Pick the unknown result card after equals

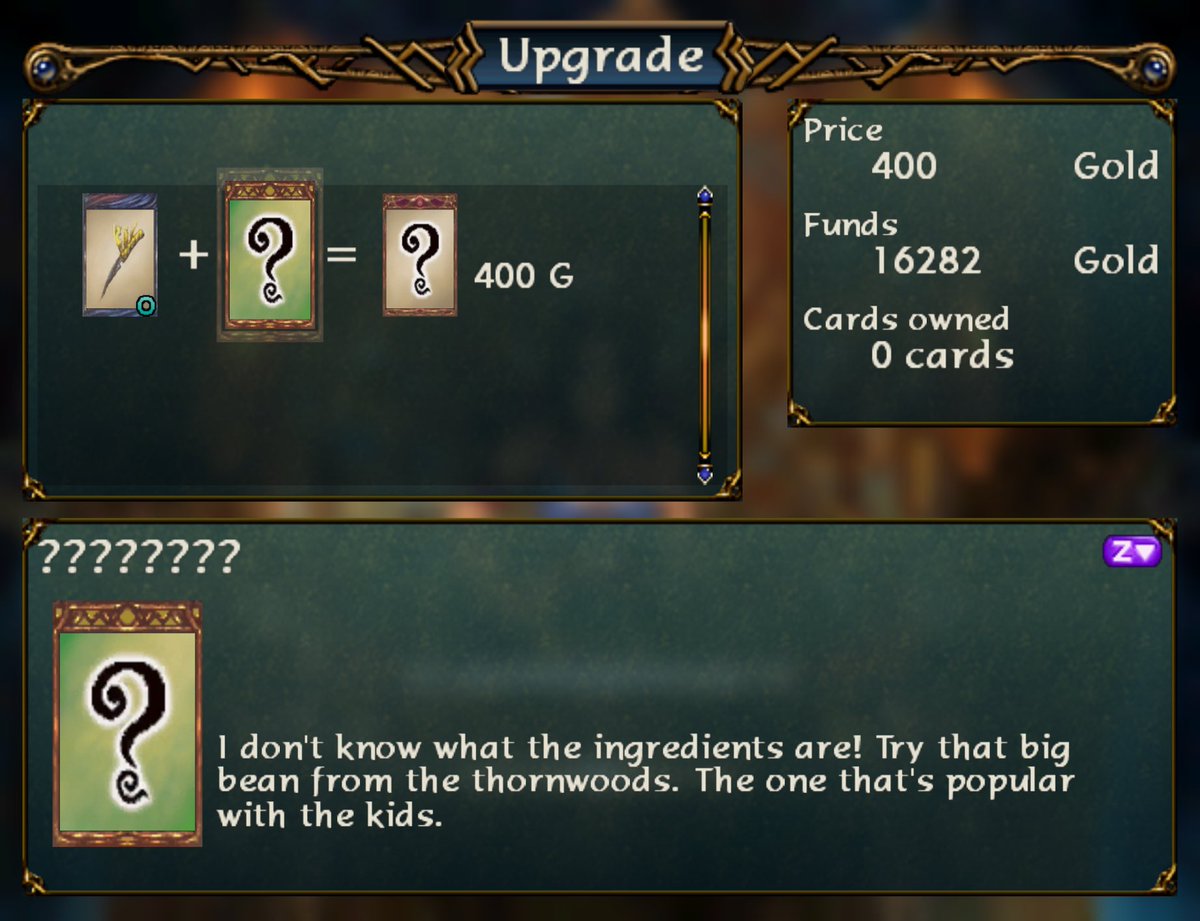point(420,255)
